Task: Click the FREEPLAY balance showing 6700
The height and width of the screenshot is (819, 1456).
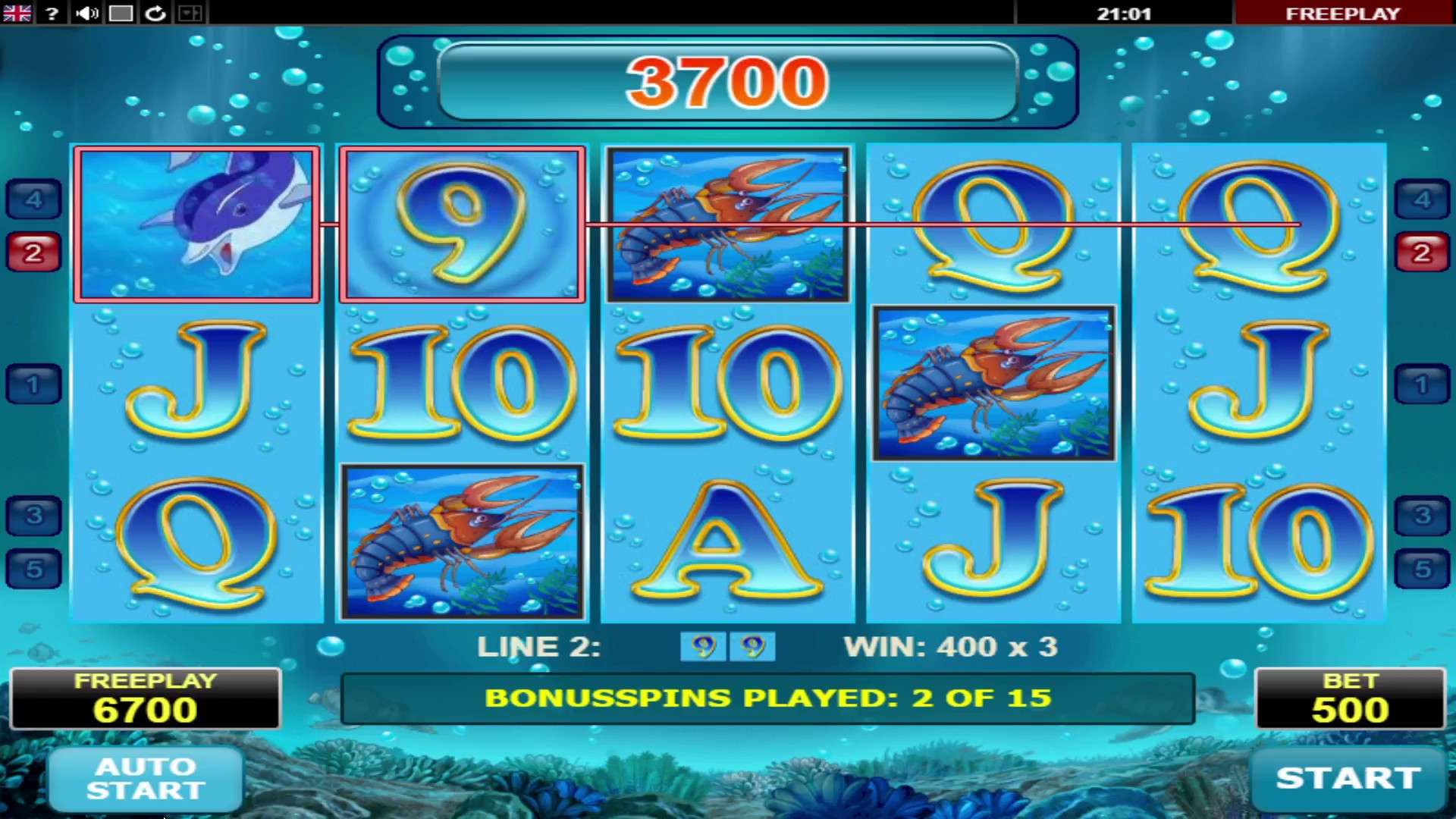Action: click(144, 698)
